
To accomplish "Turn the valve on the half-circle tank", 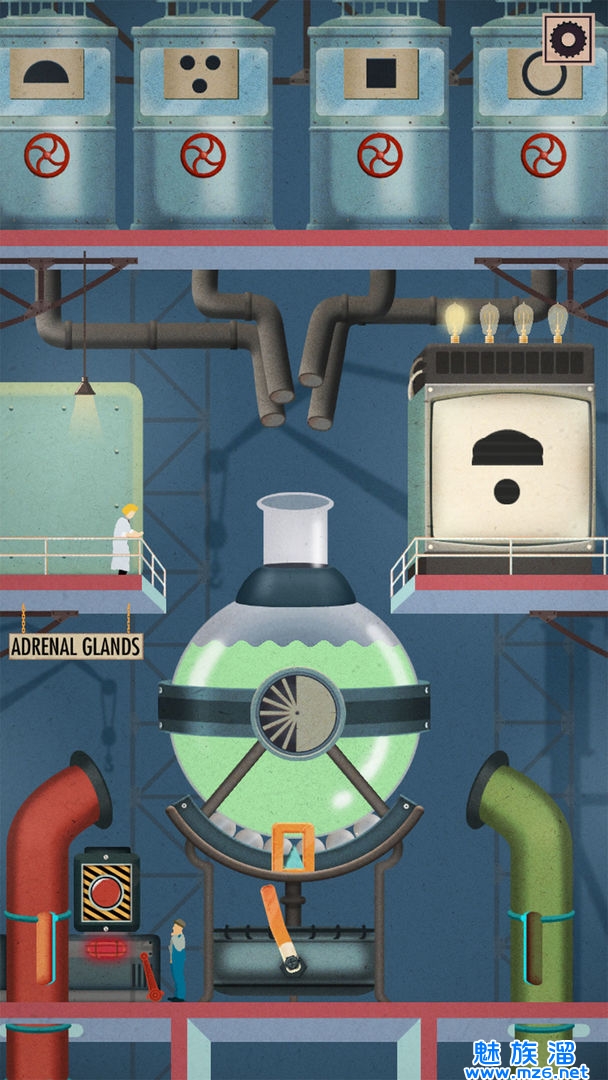I will [x=47, y=155].
